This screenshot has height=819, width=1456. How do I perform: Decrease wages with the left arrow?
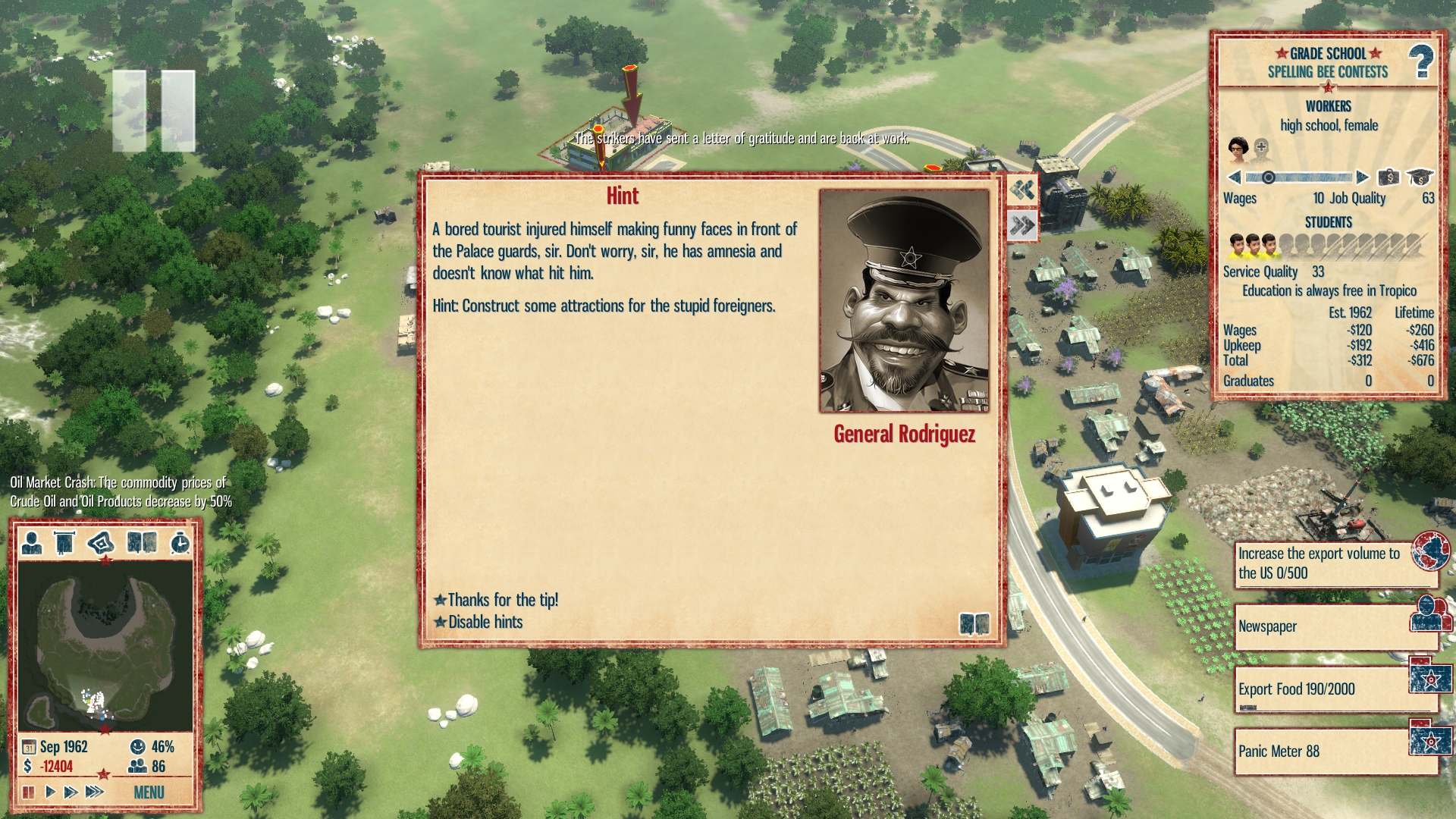coord(1235,177)
